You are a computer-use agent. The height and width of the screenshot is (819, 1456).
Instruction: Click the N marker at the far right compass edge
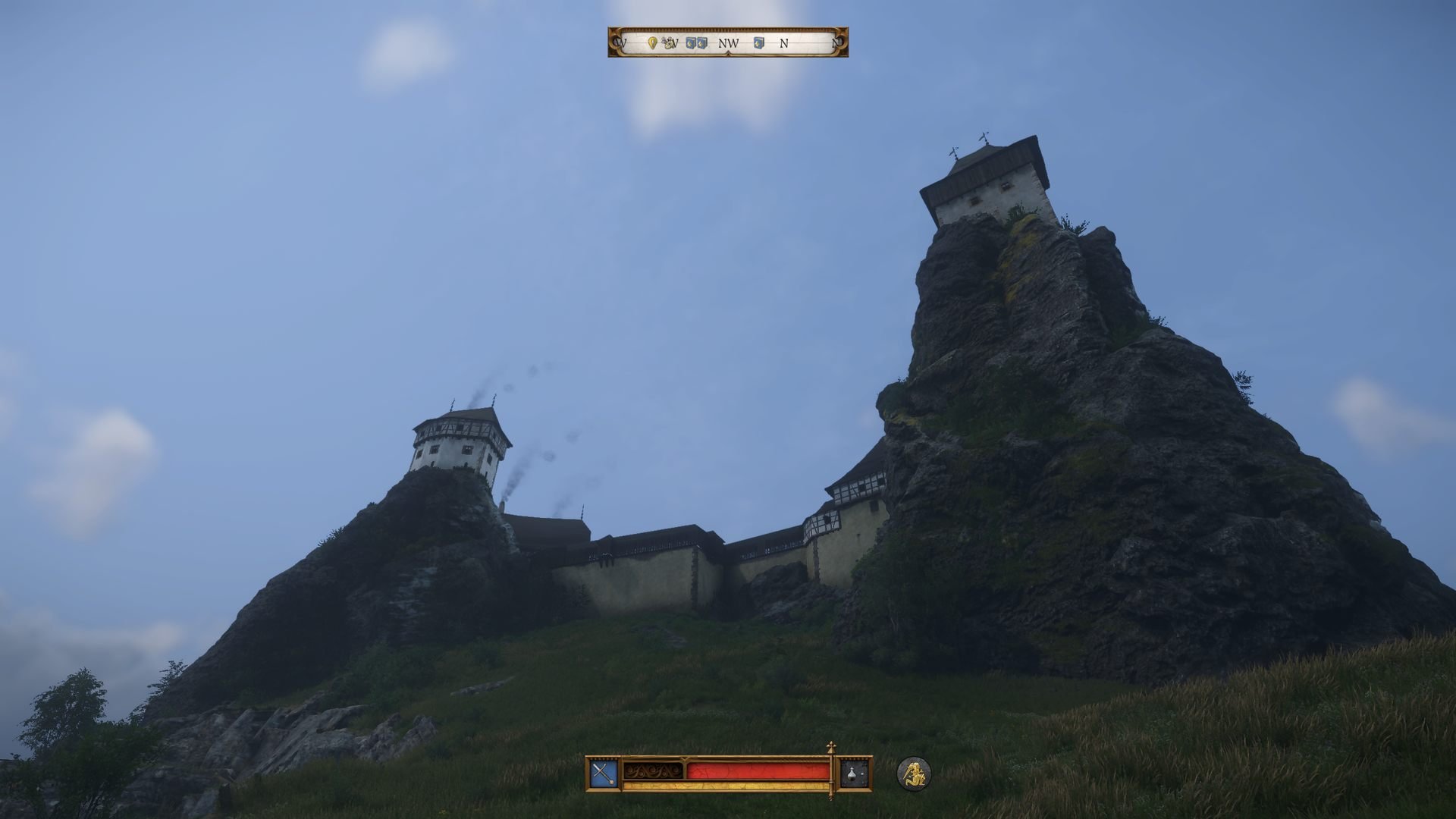tap(835, 42)
